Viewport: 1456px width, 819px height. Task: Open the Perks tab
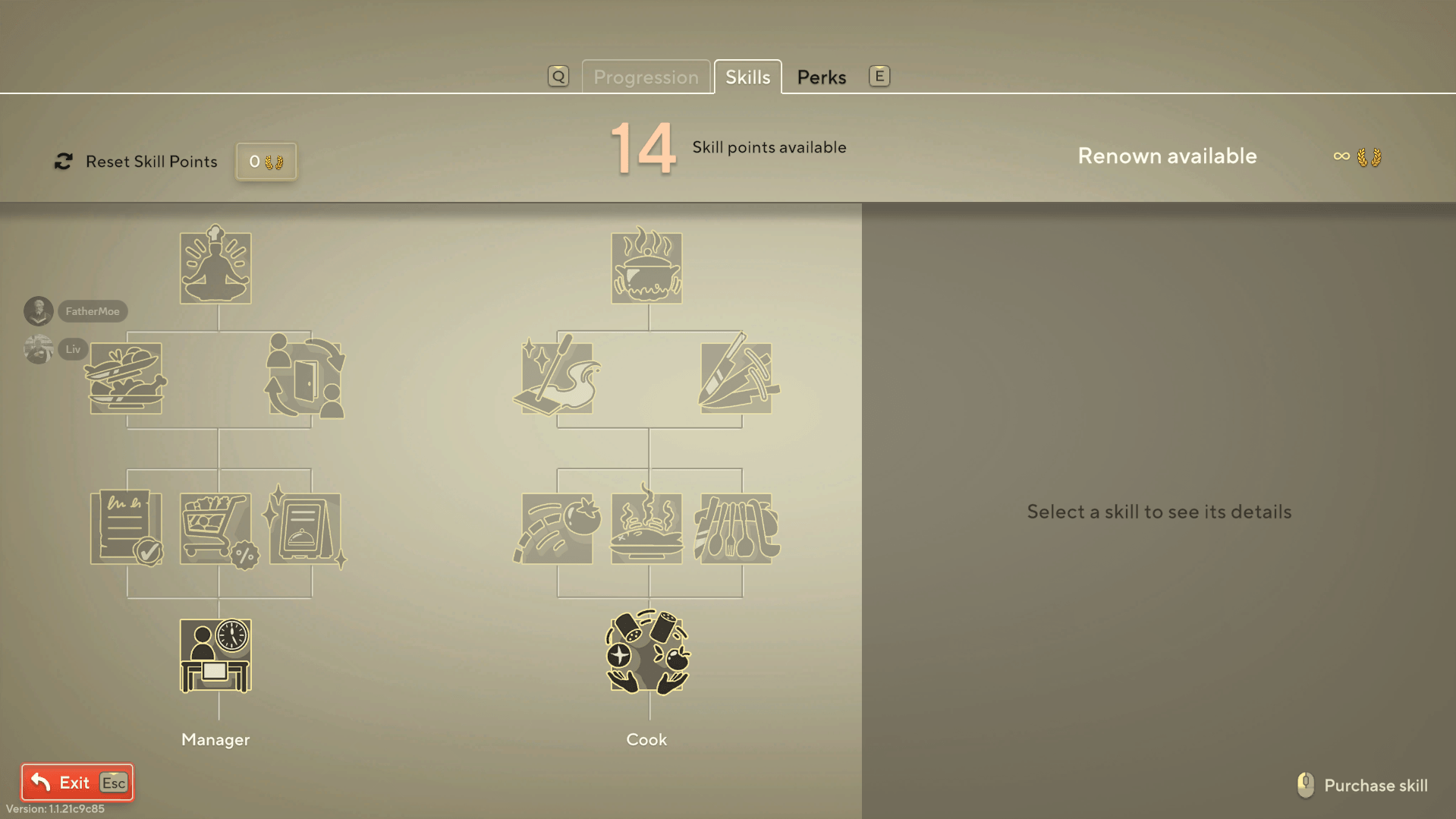tap(821, 77)
